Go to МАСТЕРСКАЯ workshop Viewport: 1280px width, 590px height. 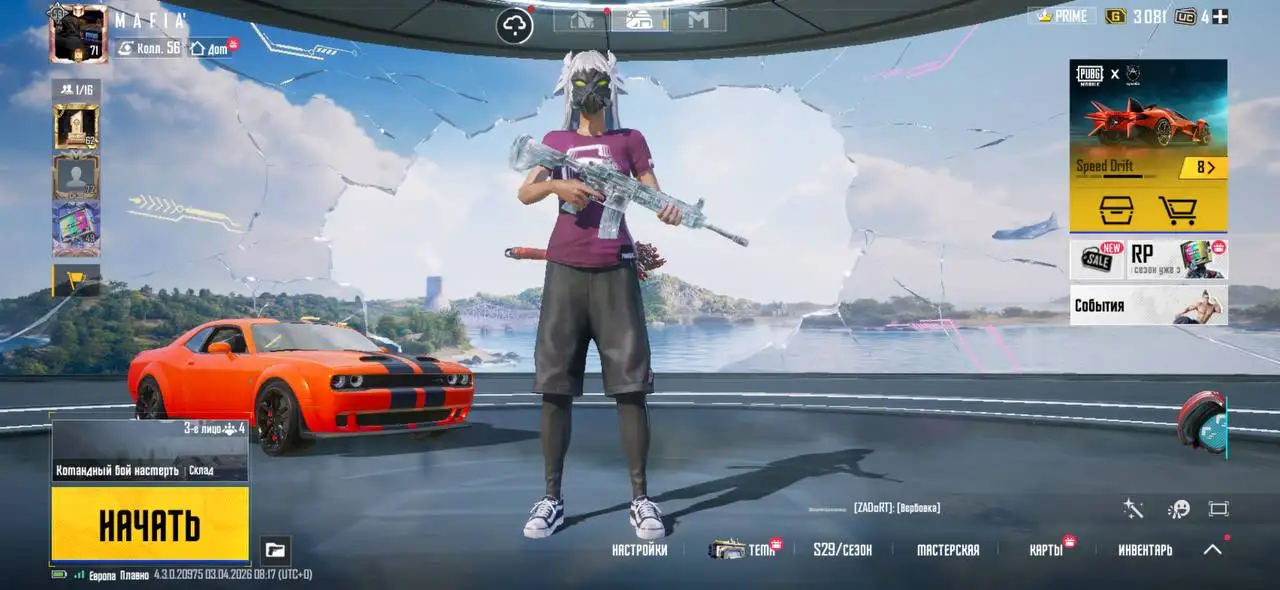click(948, 550)
